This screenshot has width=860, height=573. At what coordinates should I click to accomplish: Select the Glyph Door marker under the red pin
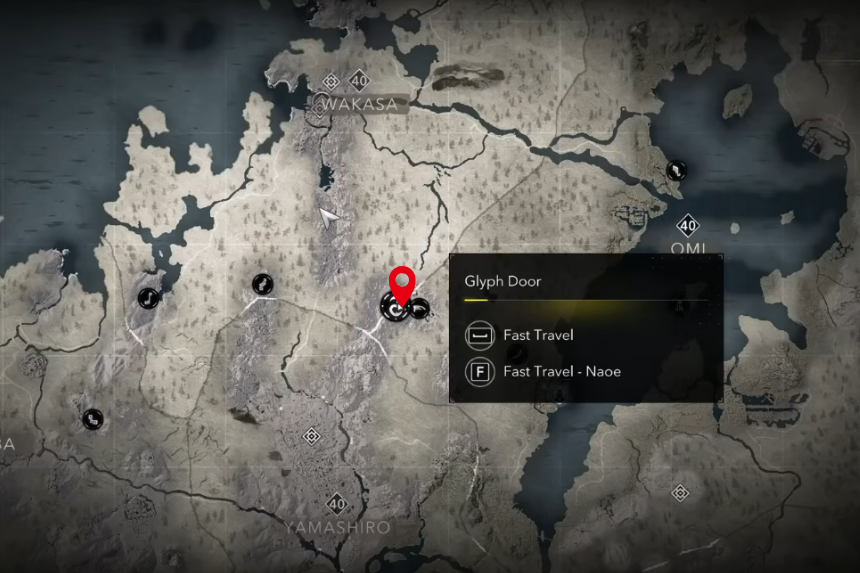394,311
